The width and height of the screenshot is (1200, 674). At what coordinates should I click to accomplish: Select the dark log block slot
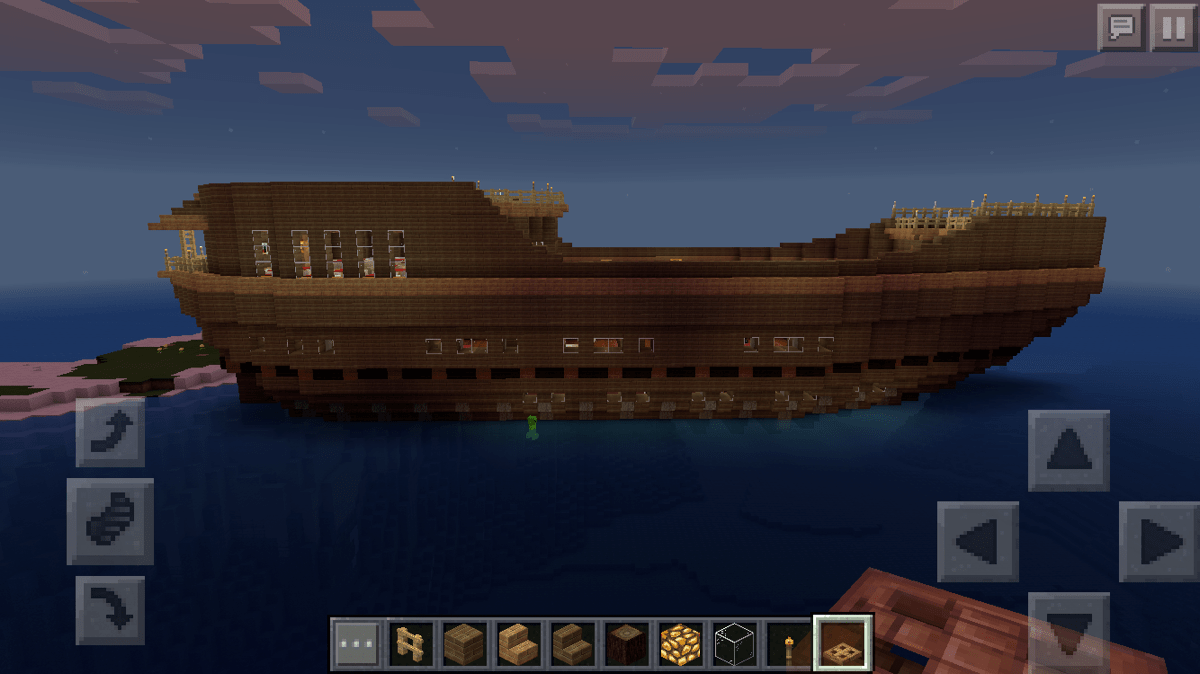(627, 644)
